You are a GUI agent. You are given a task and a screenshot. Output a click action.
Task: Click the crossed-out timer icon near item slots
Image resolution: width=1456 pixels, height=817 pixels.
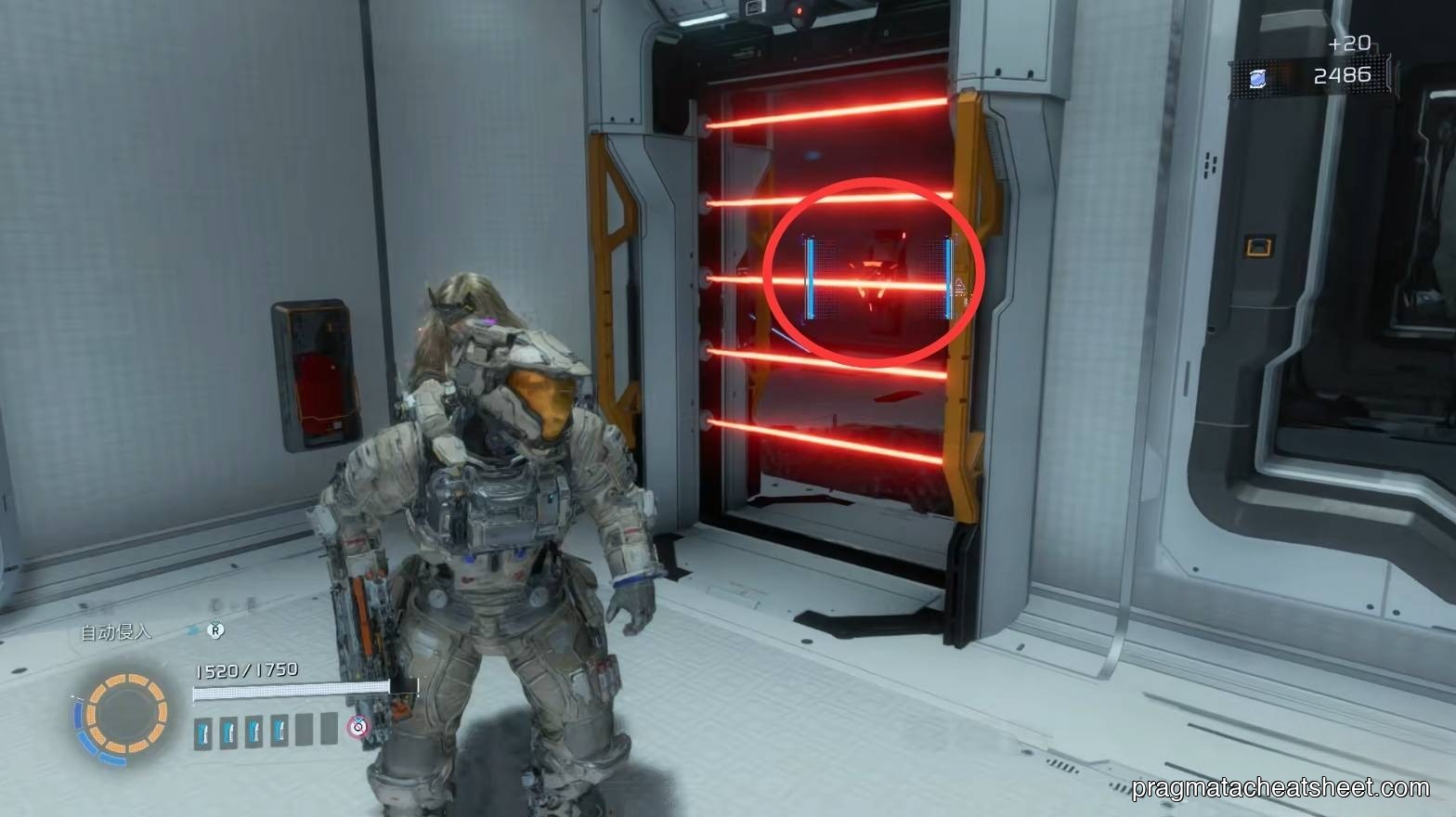pyautogui.click(x=357, y=727)
